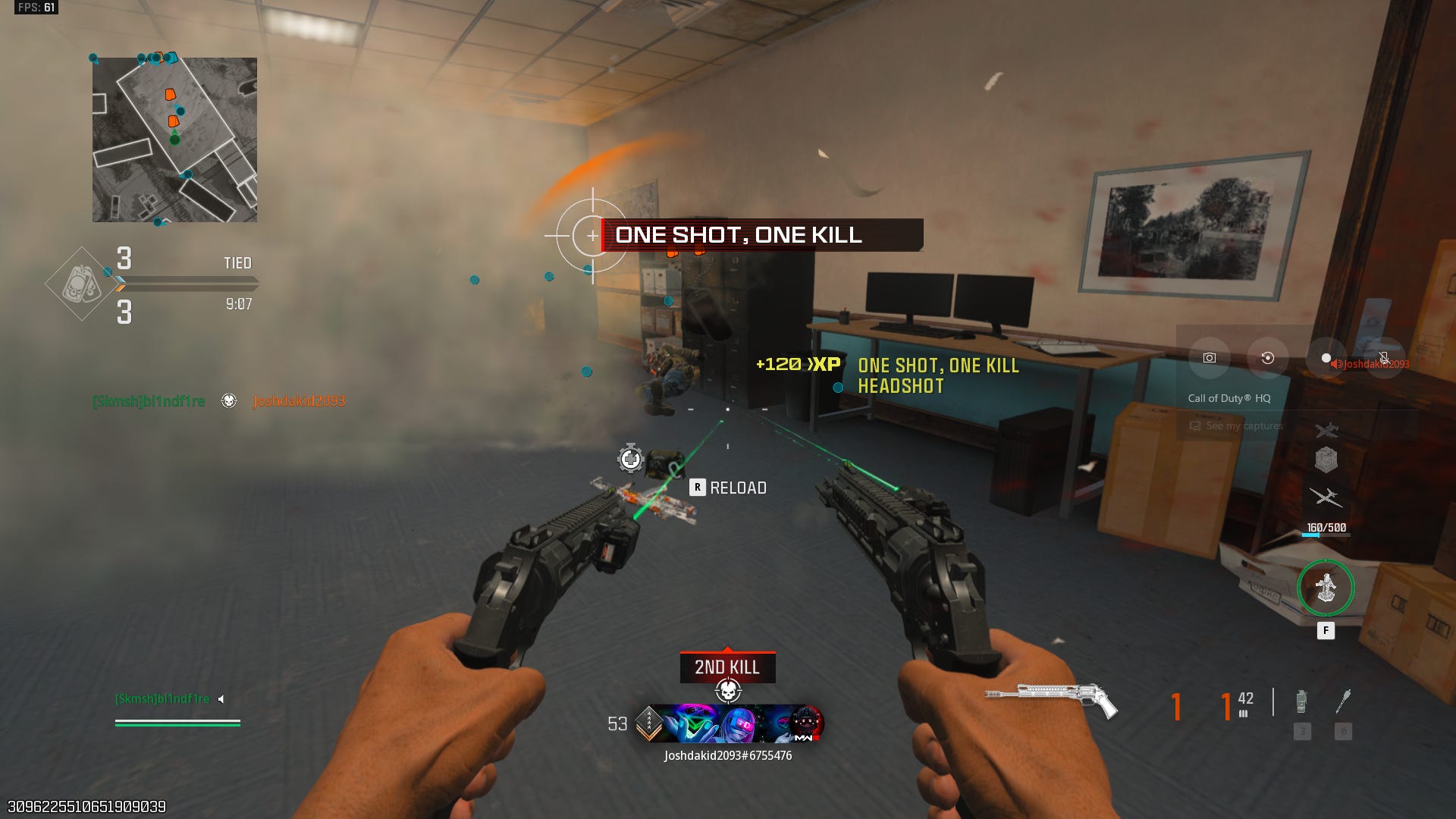Open the See my captures link
Image resolution: width=1456 pixels, height=819 pixels.
pos(1244,426)
